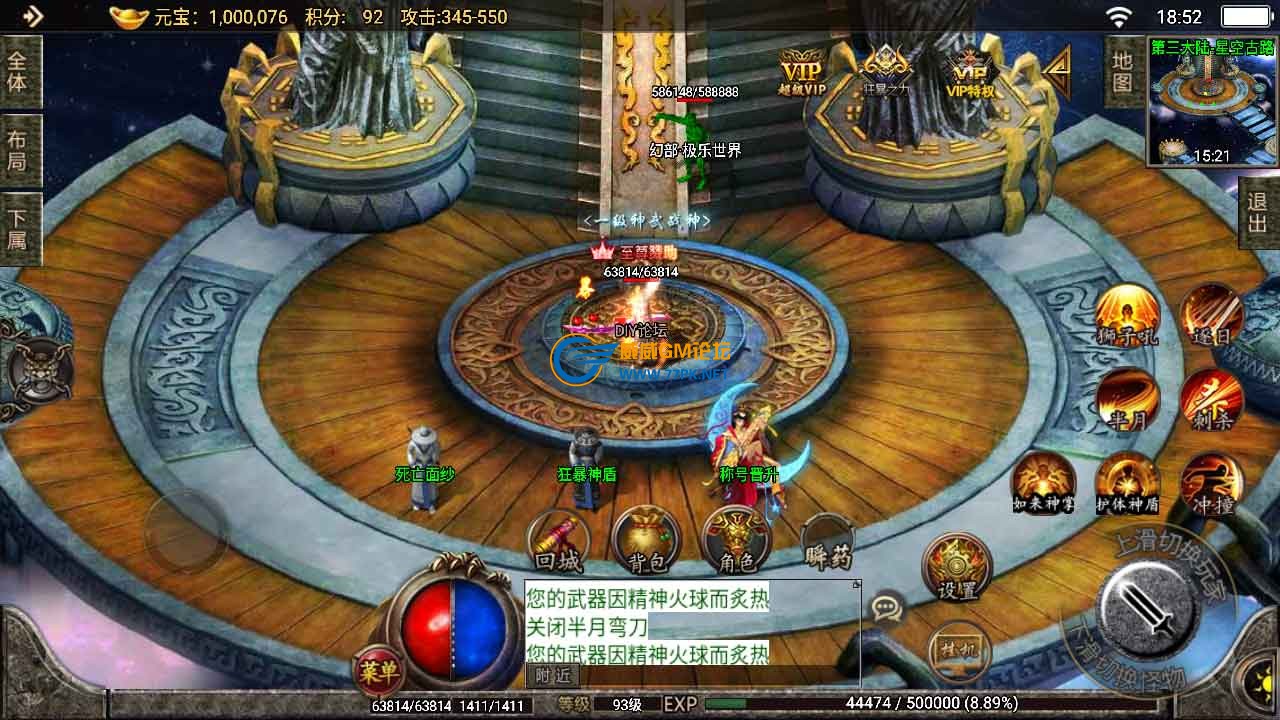
Task: Tap the 瞬药 instant potion button
Action: tap(827, 541)
